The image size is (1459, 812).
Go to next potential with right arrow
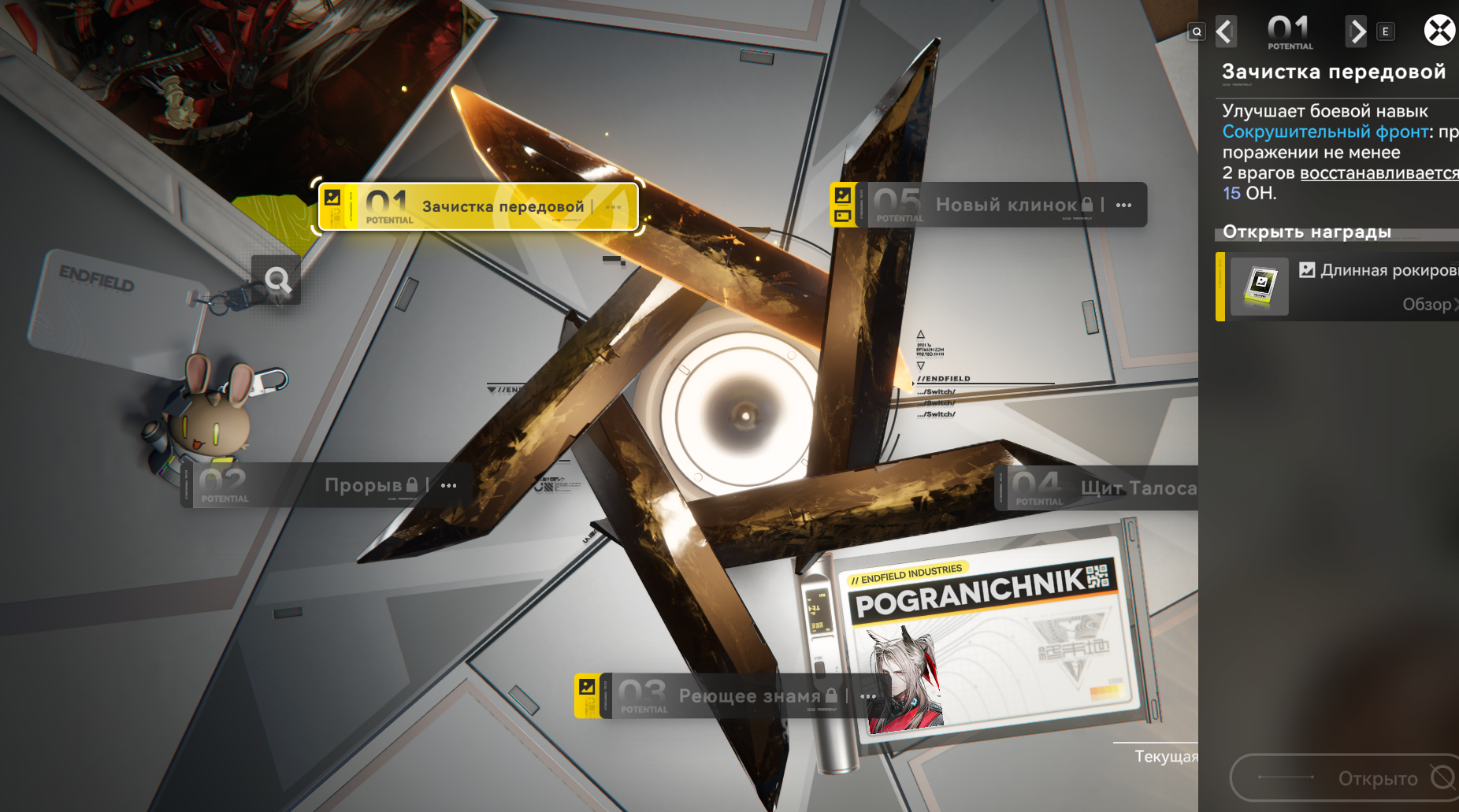tap(1357, 32)
